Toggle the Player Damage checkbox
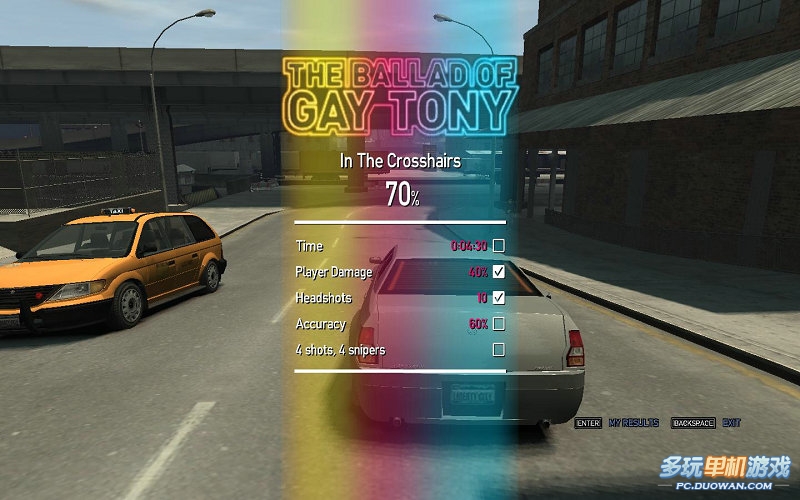The image size is (800, 500). click(498, 272)
